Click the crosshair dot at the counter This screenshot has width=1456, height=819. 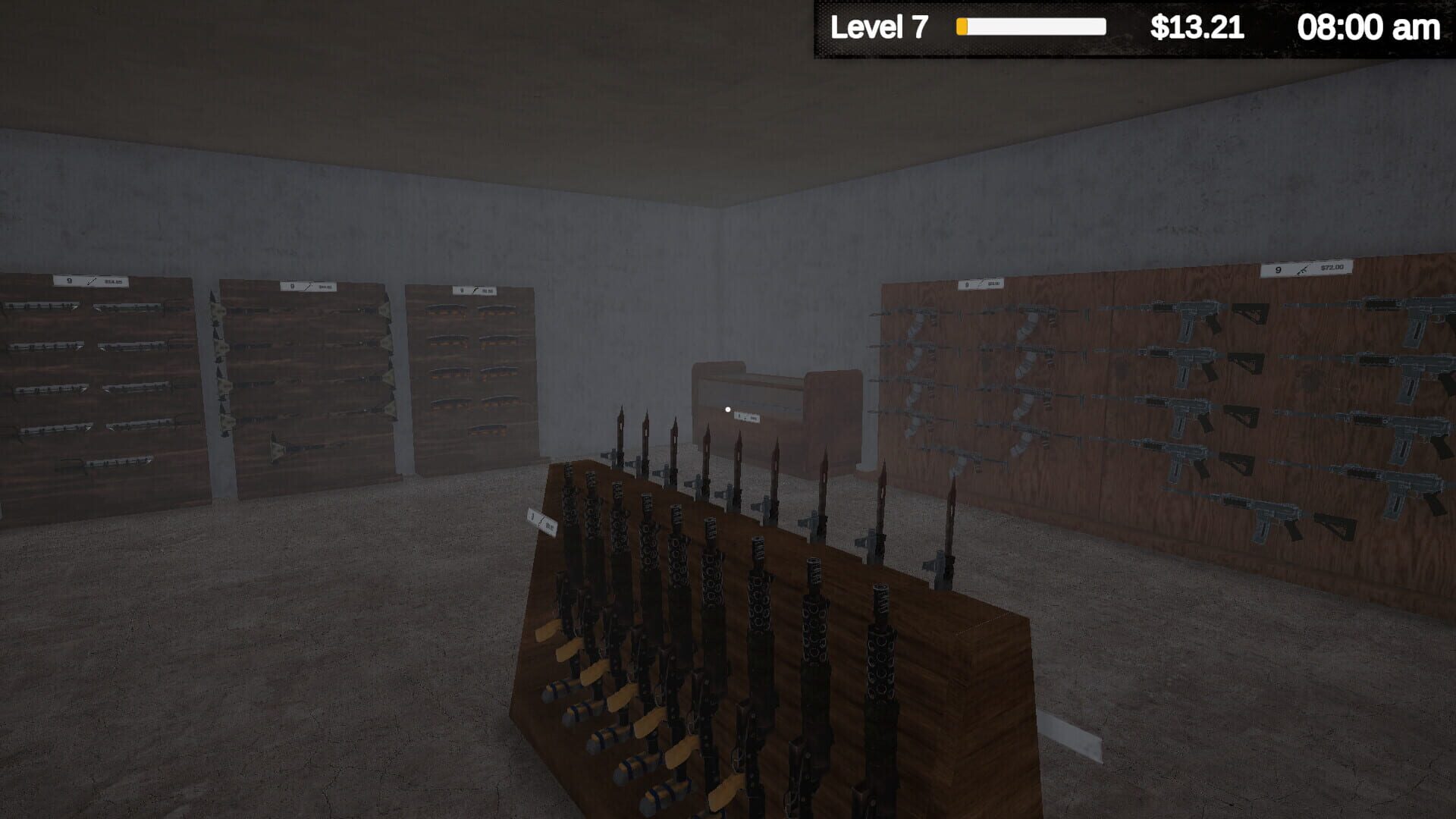pos(728,409)
